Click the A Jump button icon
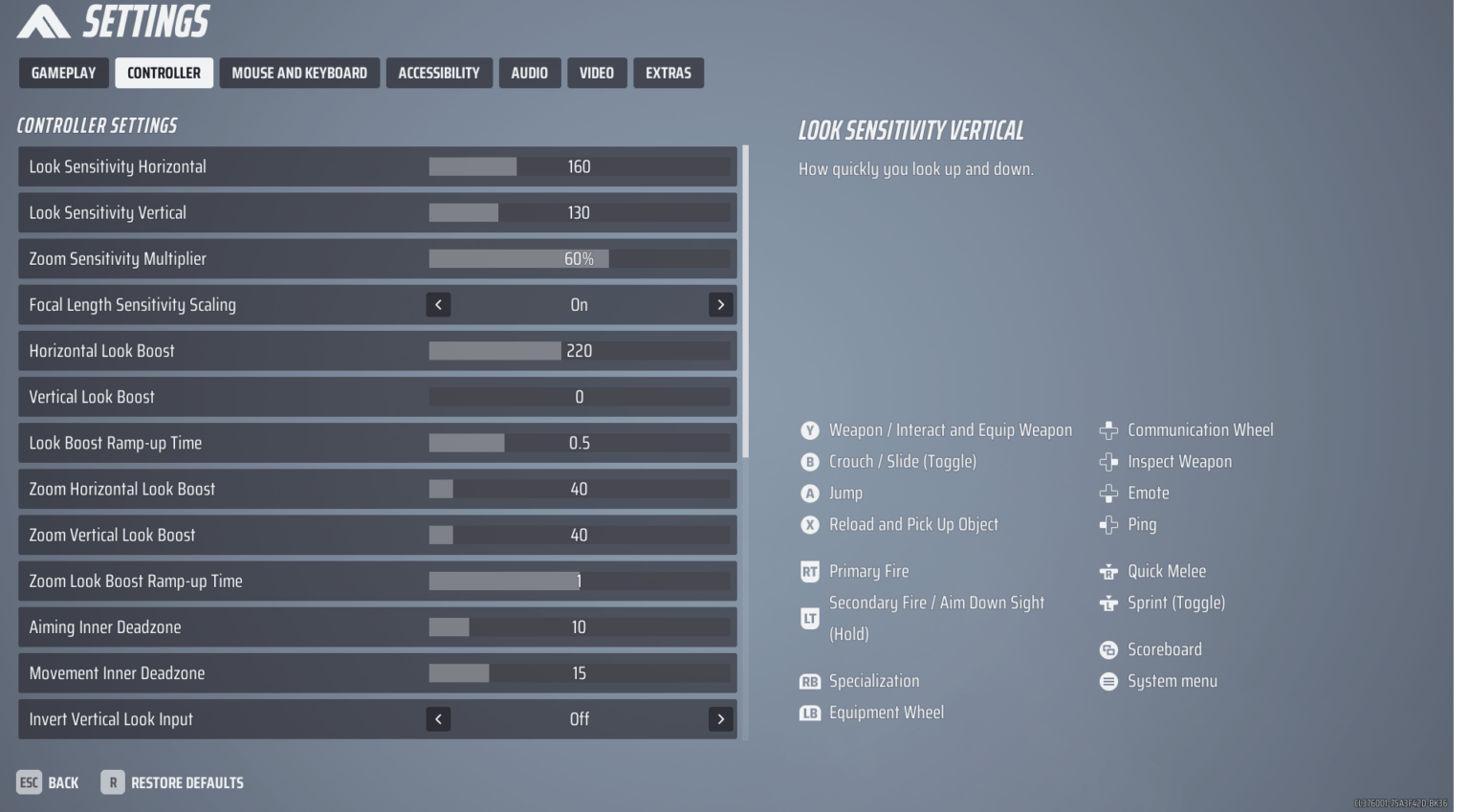1469x812 pixels. [809, 494]
